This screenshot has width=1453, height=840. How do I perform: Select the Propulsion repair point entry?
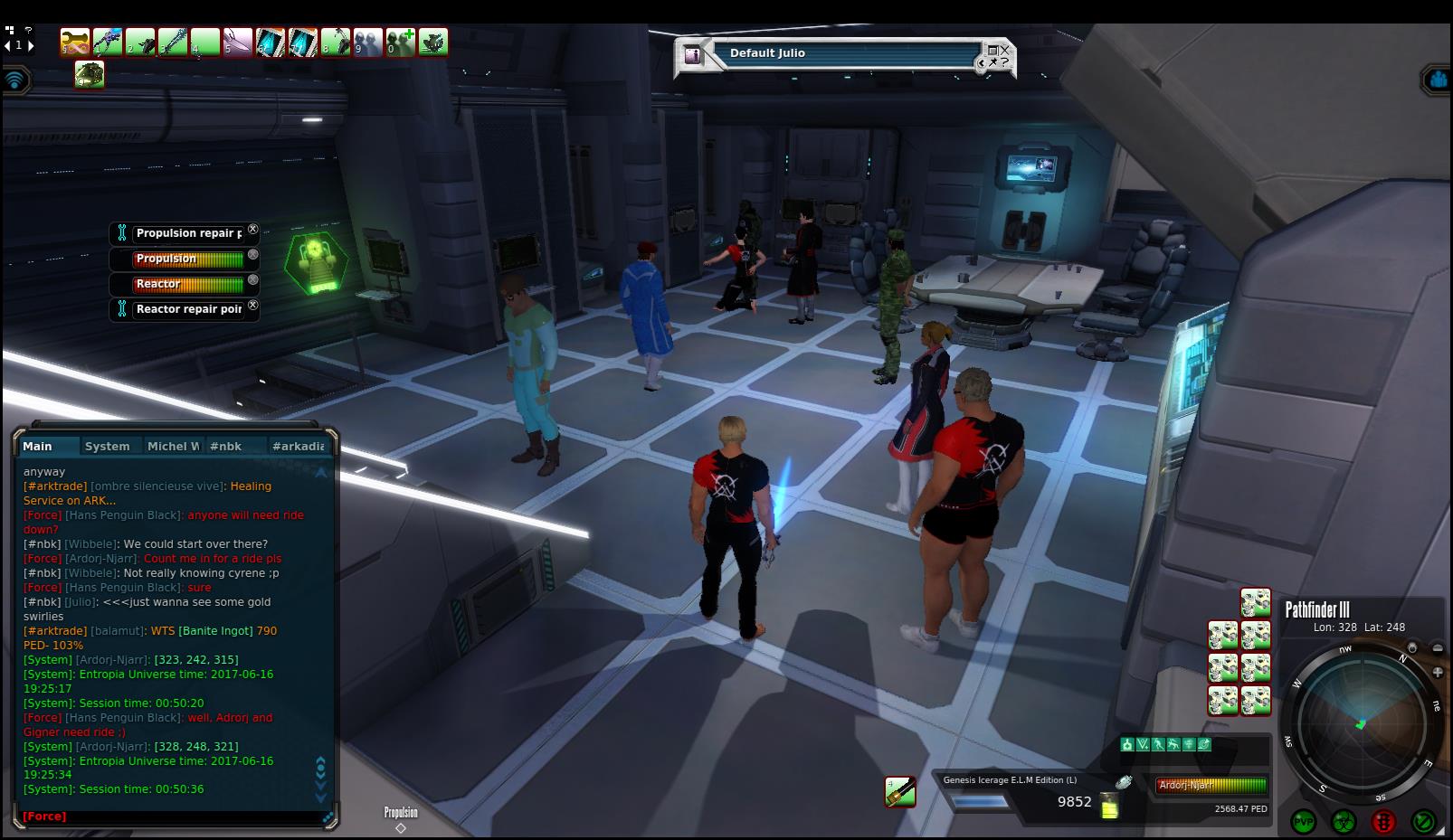(x=188, y=233)
